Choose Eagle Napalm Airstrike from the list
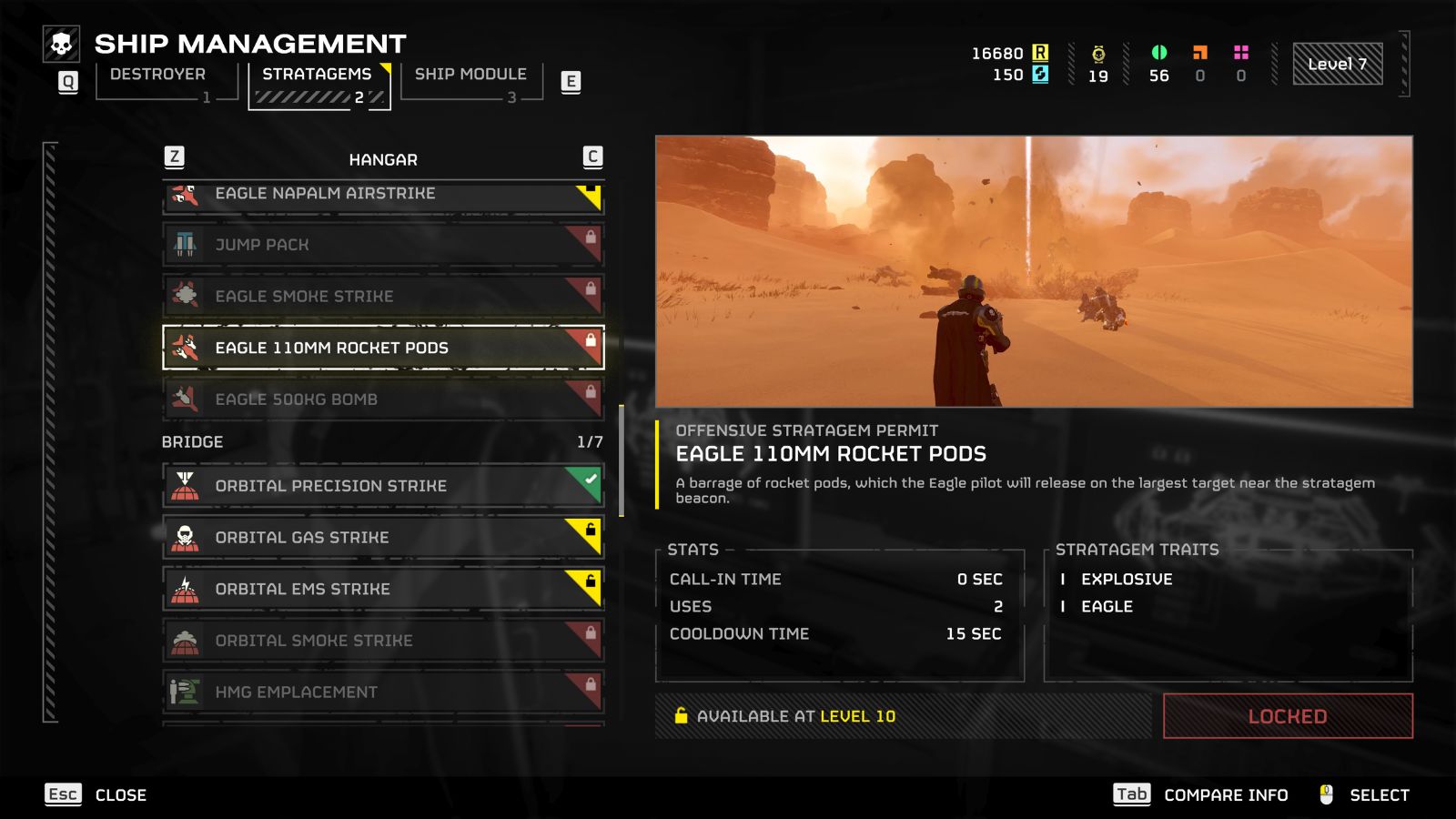This screenshot has height=819, width=1456. (382, 194)
